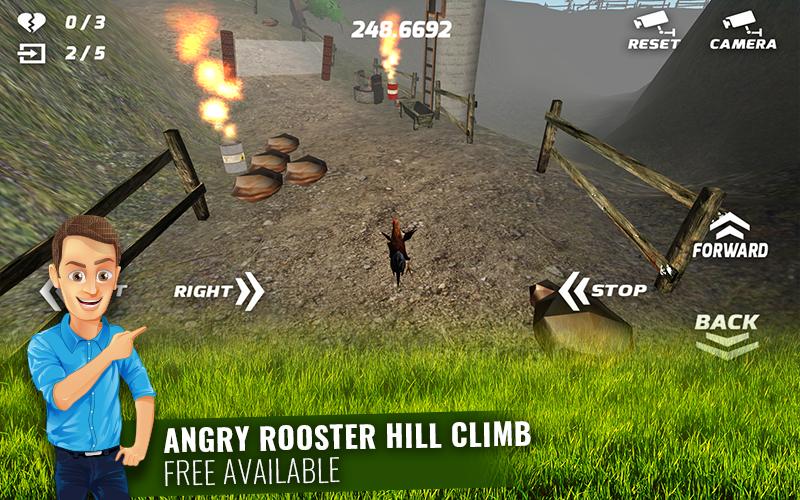The image size is (800, 500).
Task: Move the rooster with the FORWARD arrow
Action: tap(730, 236)
